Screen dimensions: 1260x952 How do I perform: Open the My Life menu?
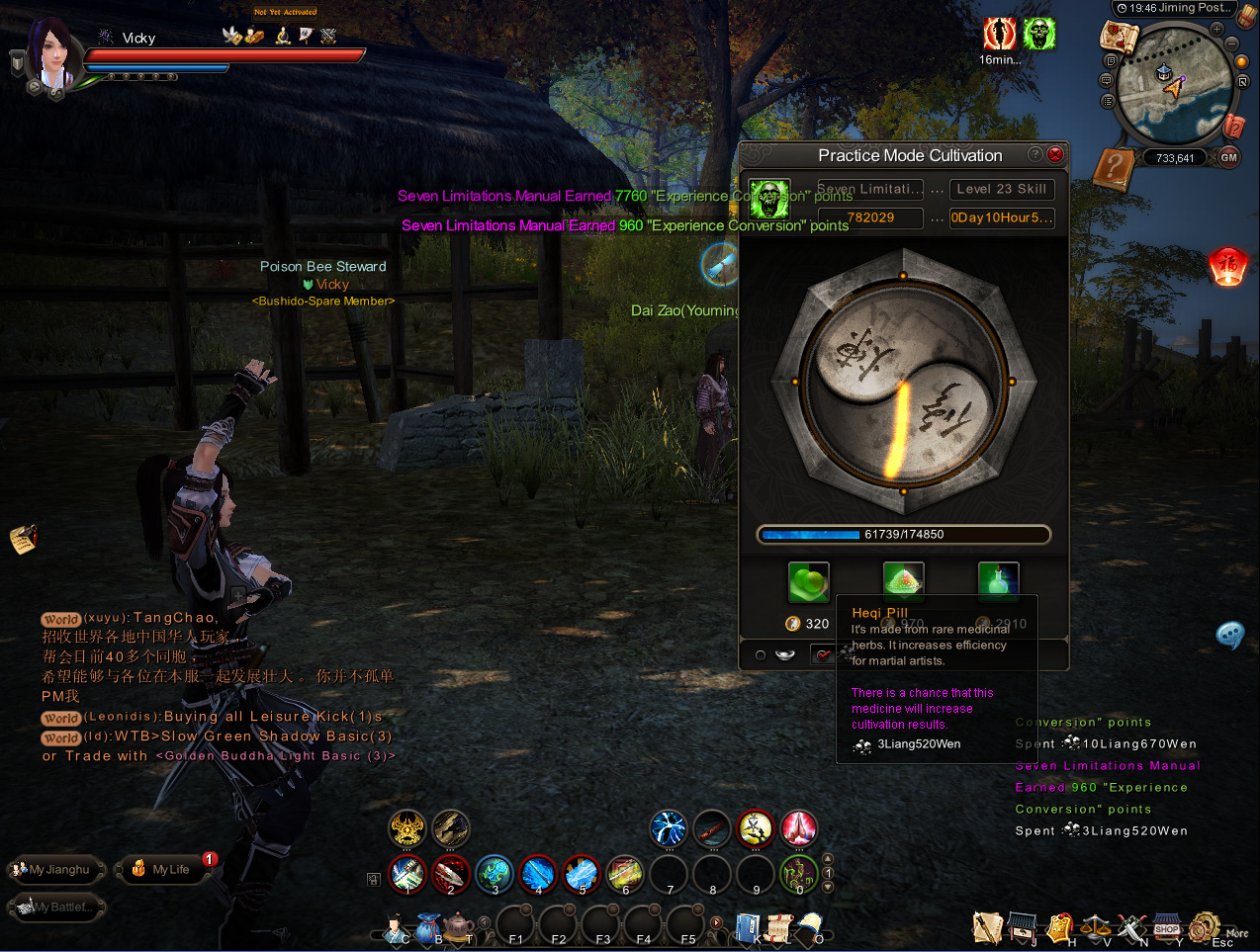163,870
